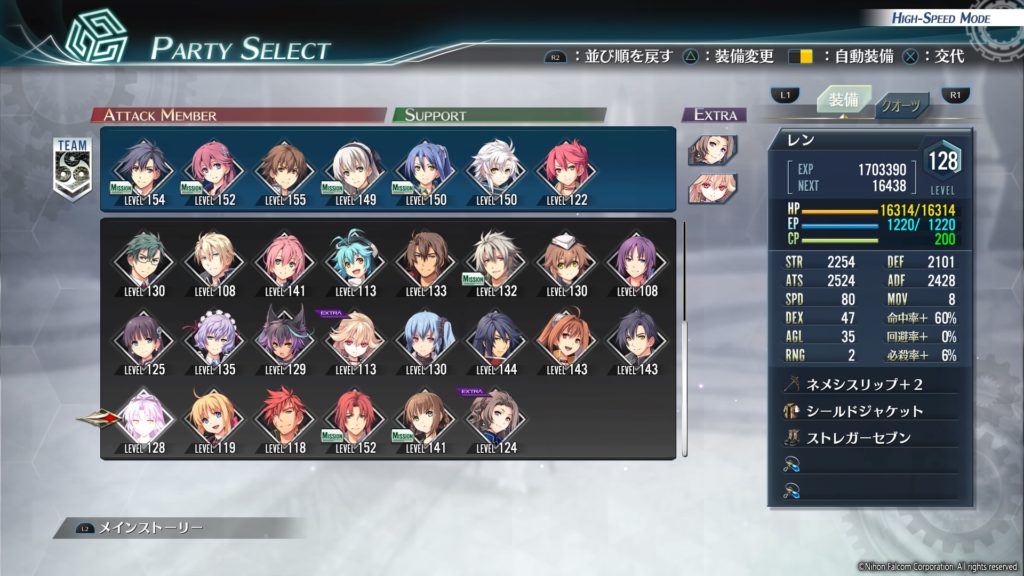This screenshot has height=576, width=1024.
Task: Open the クオーツ quartz tab
Action: [902, 107]
